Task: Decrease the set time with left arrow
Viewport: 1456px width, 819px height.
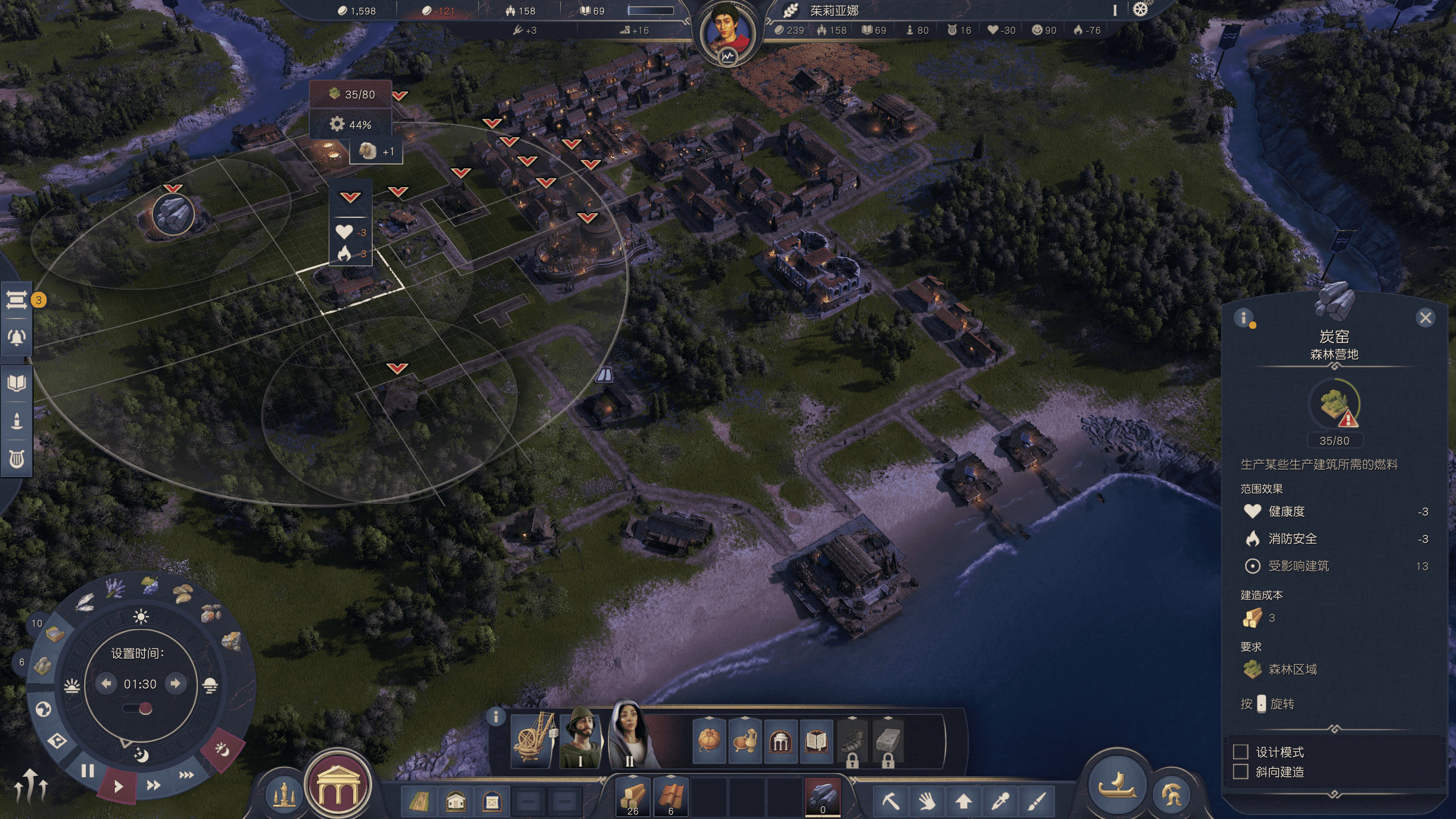Action: click(x=106, y=683)
